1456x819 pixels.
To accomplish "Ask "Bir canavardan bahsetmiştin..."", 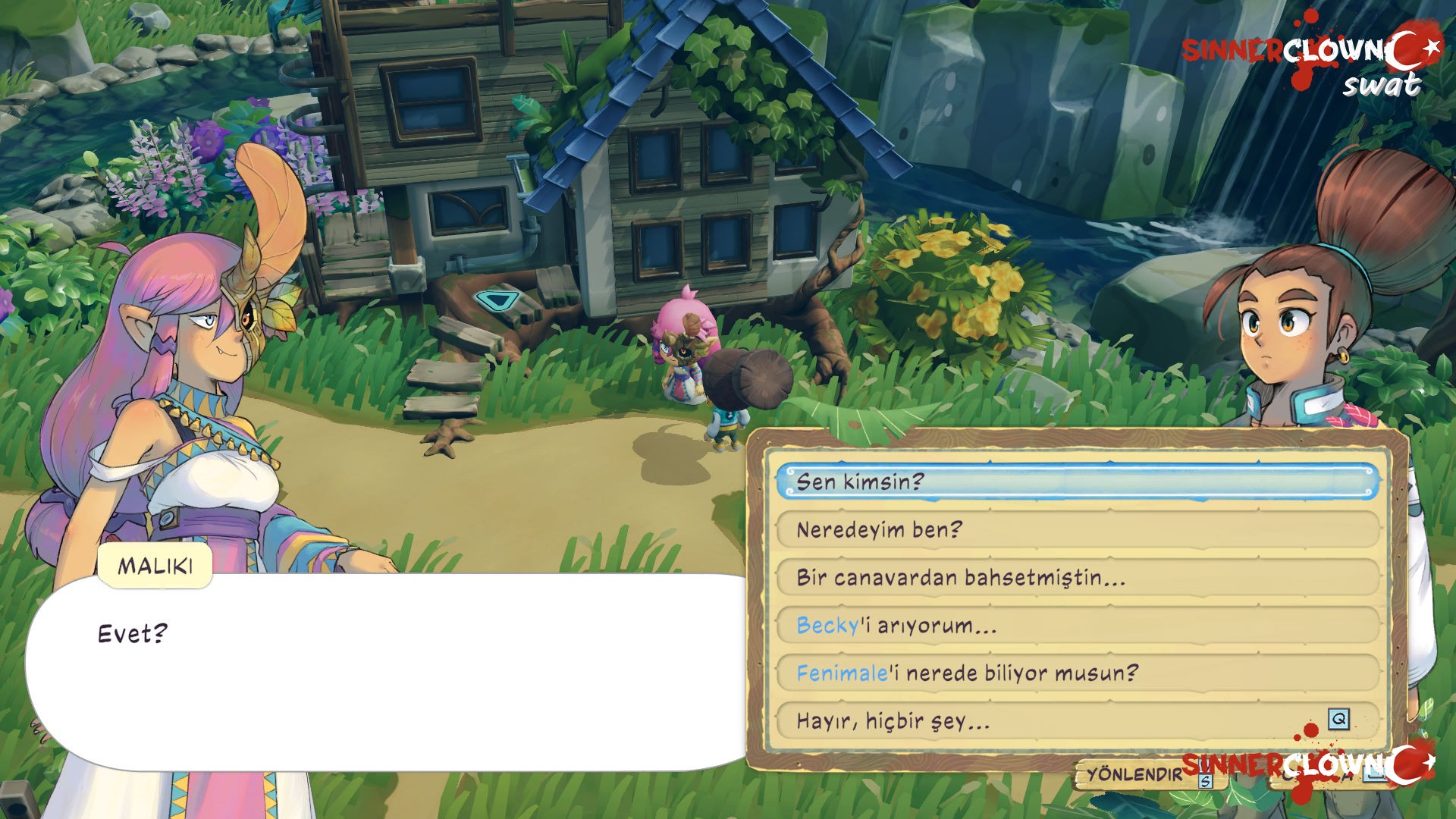I will click(1077, 577).
